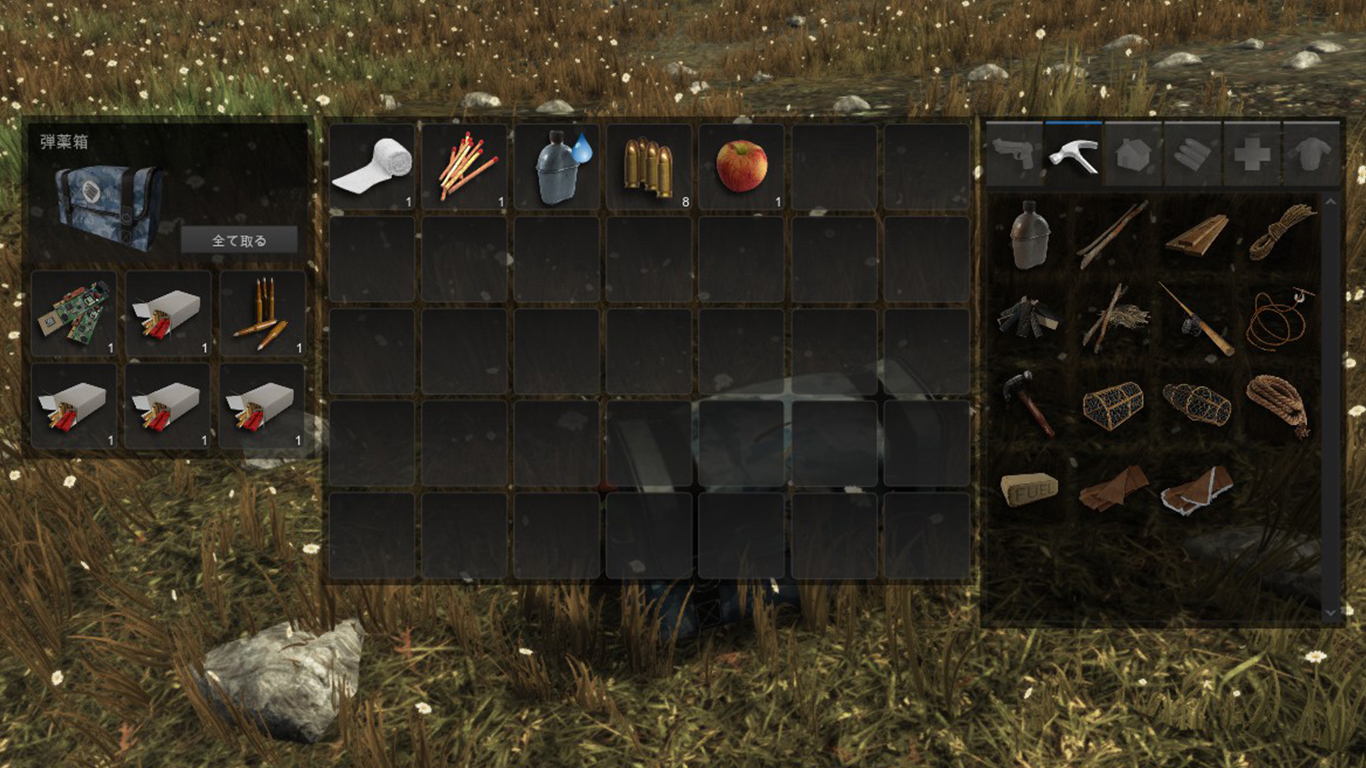This screenshot has height=768, width=1366.
Task: Click the crafting list scroll-down arrow
Action: click(1330, 611)
